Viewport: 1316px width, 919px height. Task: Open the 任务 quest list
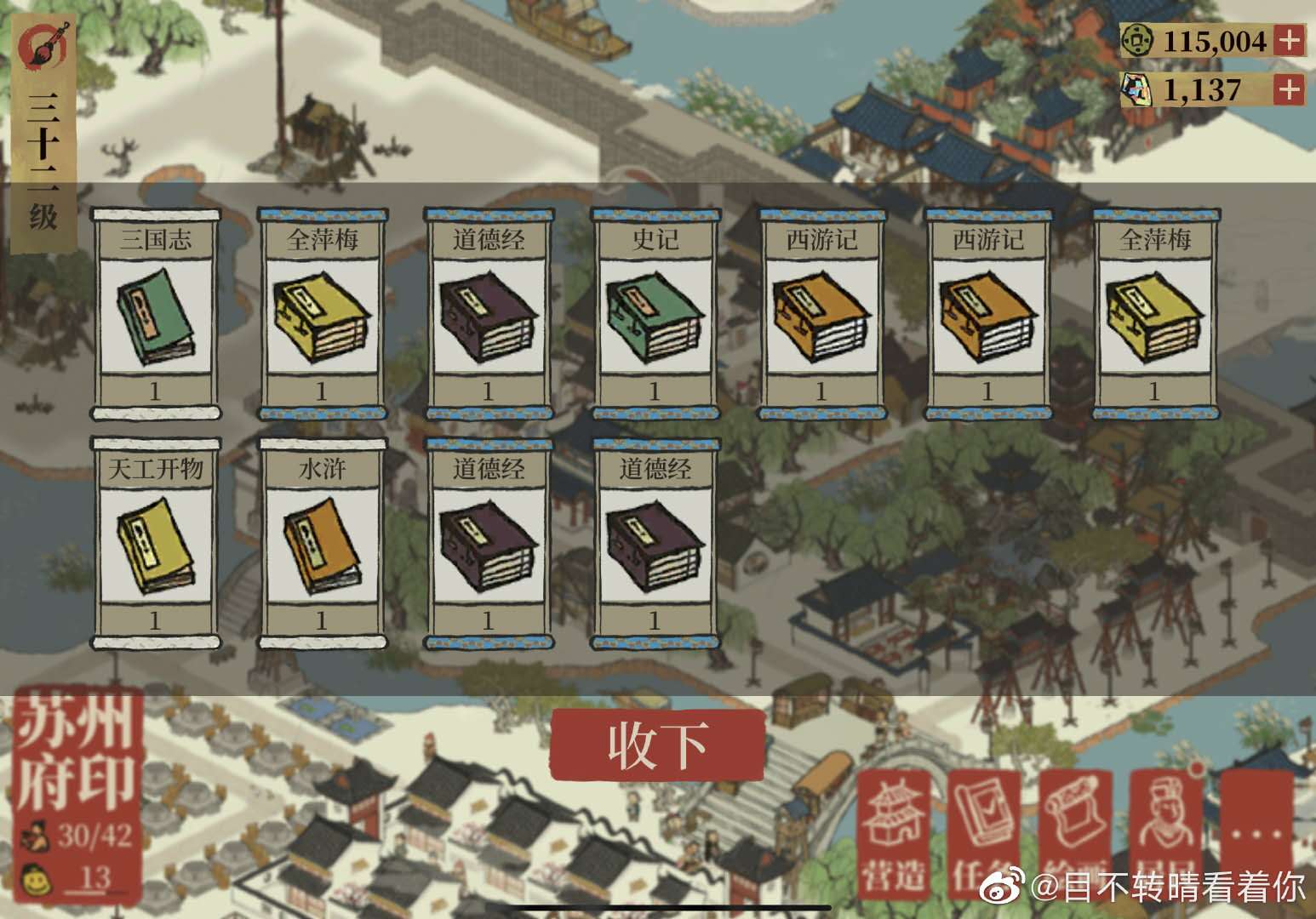click(984, 834)
